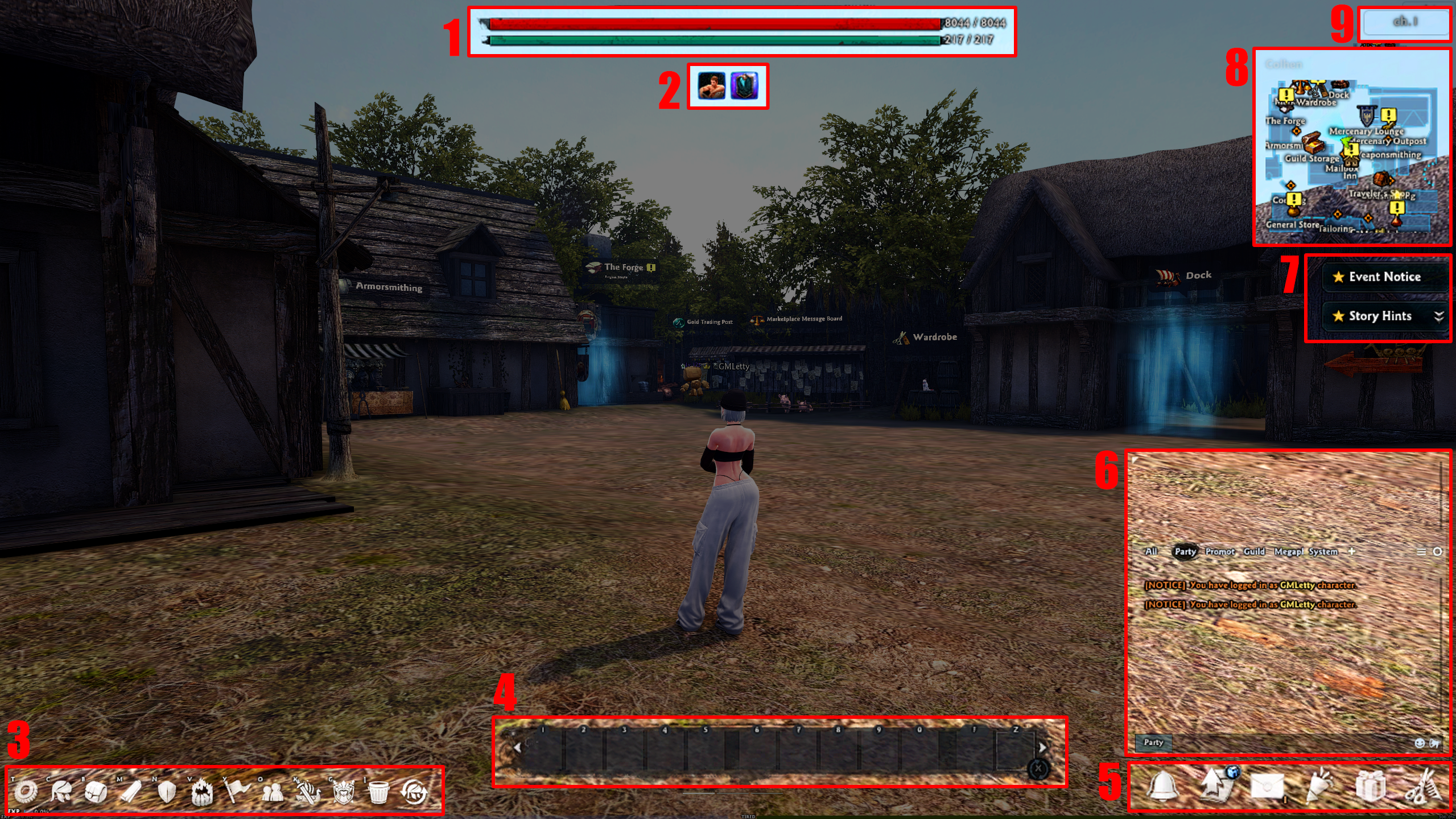Expand the Story Hints tracker
This screenshot has height=819, width=1456.
pyautogui.click(x=1439, y=316)
